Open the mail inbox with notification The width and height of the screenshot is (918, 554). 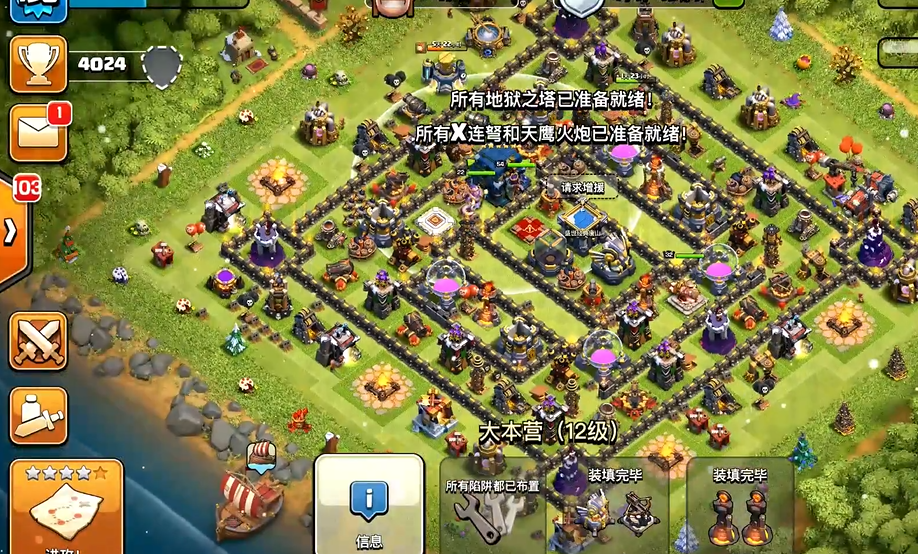pyautogui.click(x=38, y=131)
